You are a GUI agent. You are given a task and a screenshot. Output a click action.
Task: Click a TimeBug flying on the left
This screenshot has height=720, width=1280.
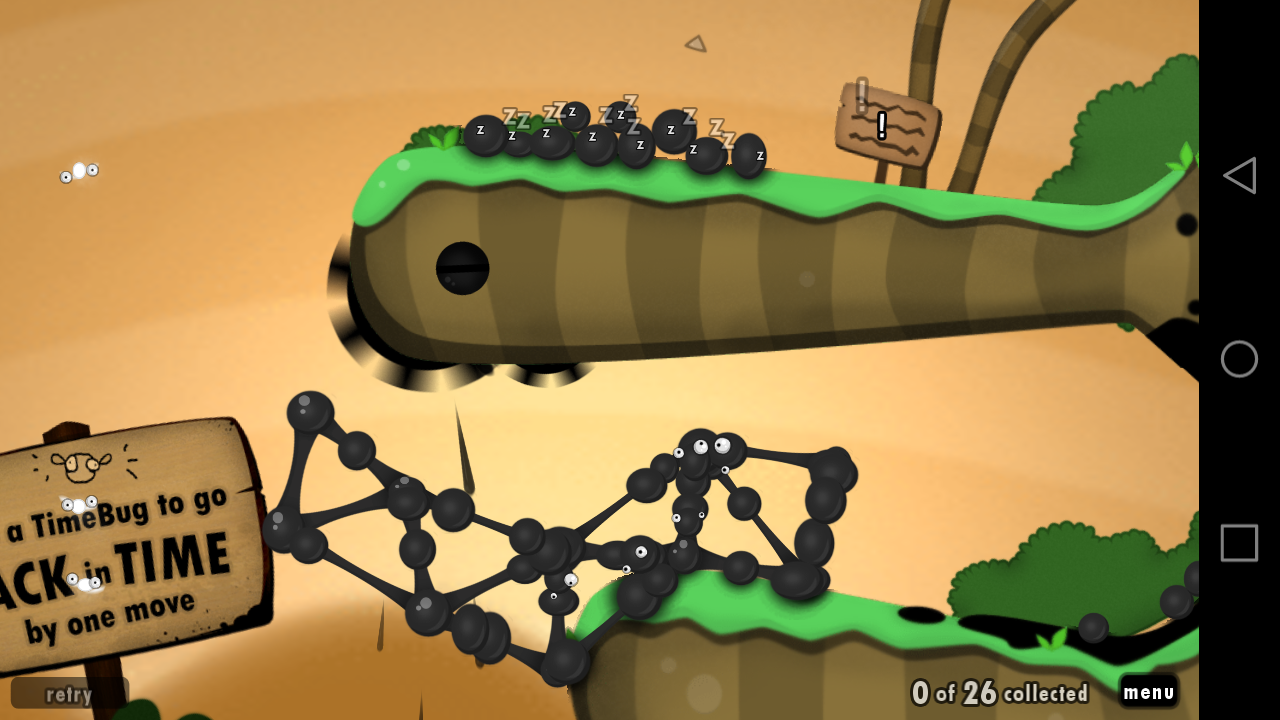[x=80, y=172]
